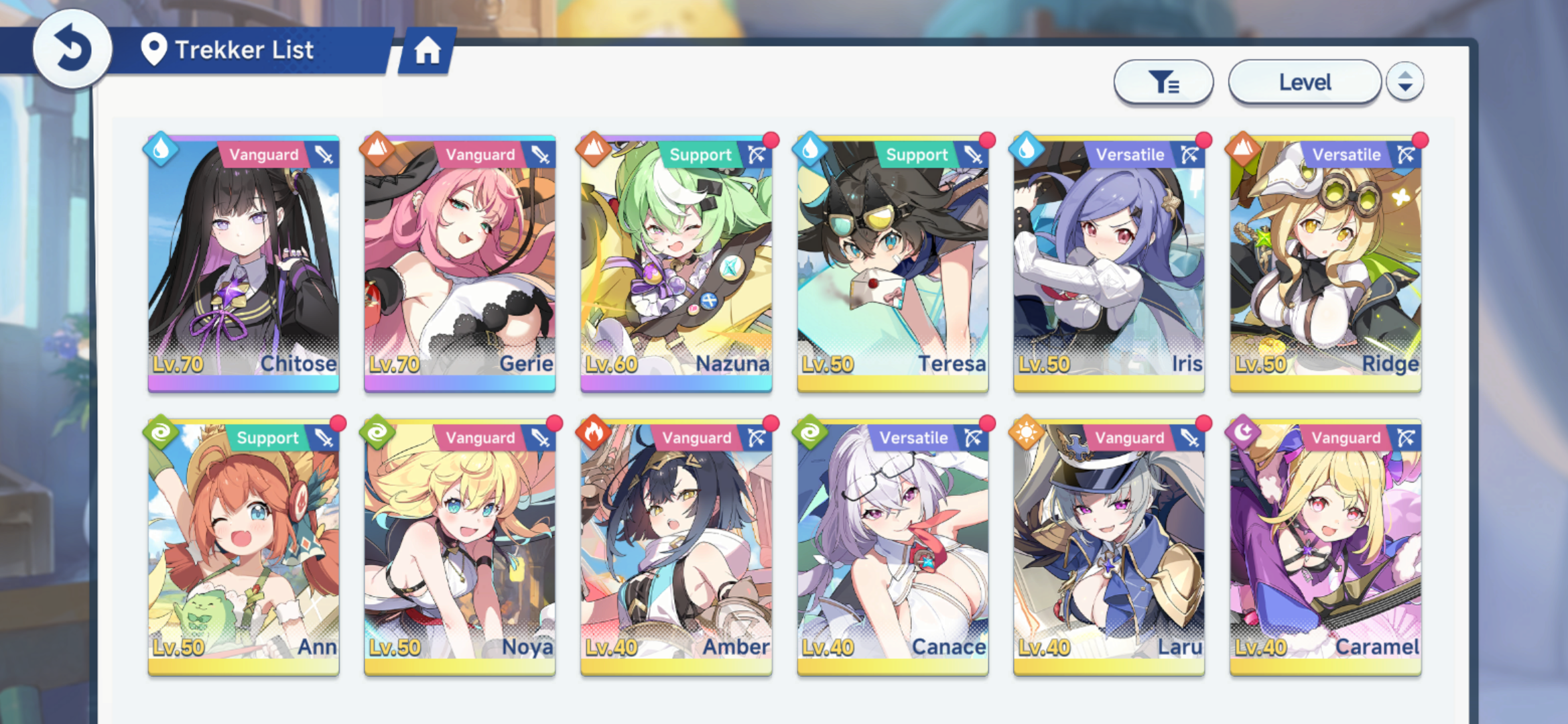Select the Chitose trekker card

tap(244, 263)
